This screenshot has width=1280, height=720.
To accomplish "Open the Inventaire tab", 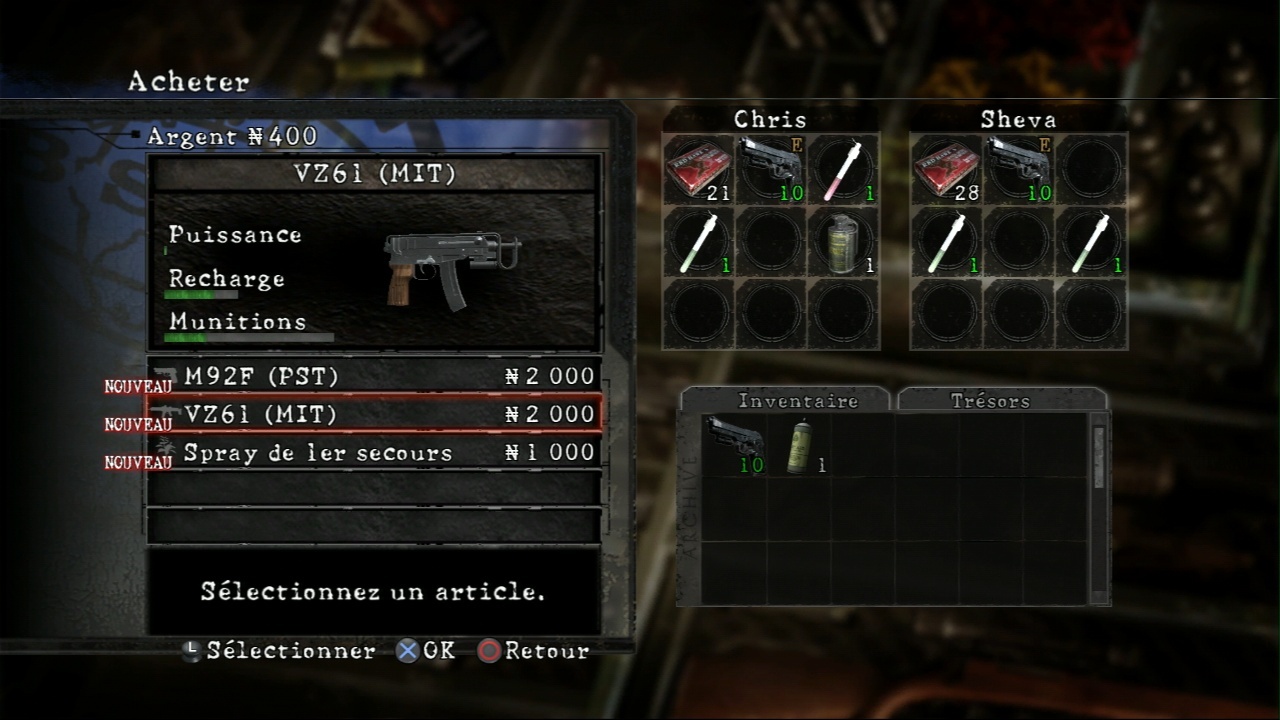I will click(x=785, y=401).
